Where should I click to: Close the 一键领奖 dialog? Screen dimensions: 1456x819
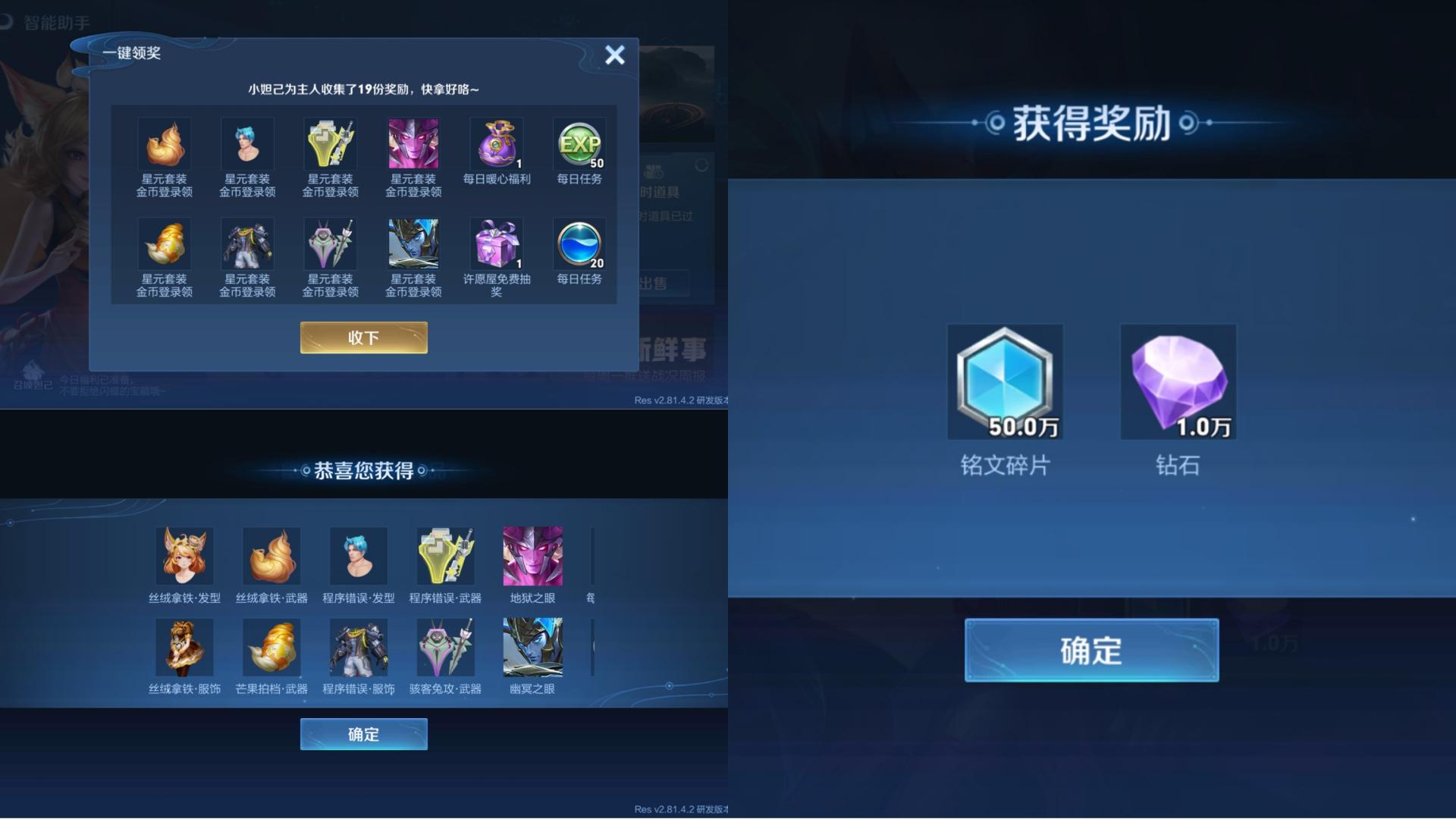click(614, 55)
